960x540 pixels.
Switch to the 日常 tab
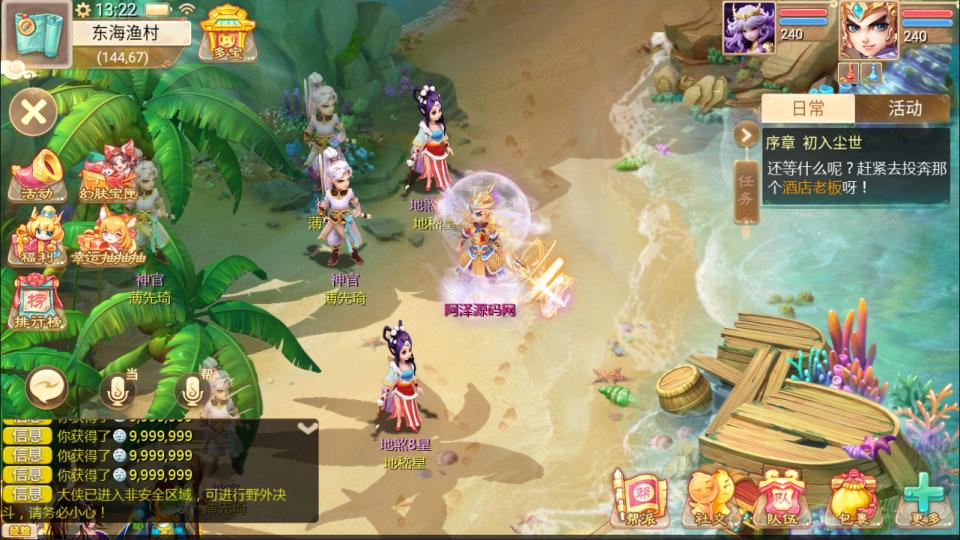(808, 109)
